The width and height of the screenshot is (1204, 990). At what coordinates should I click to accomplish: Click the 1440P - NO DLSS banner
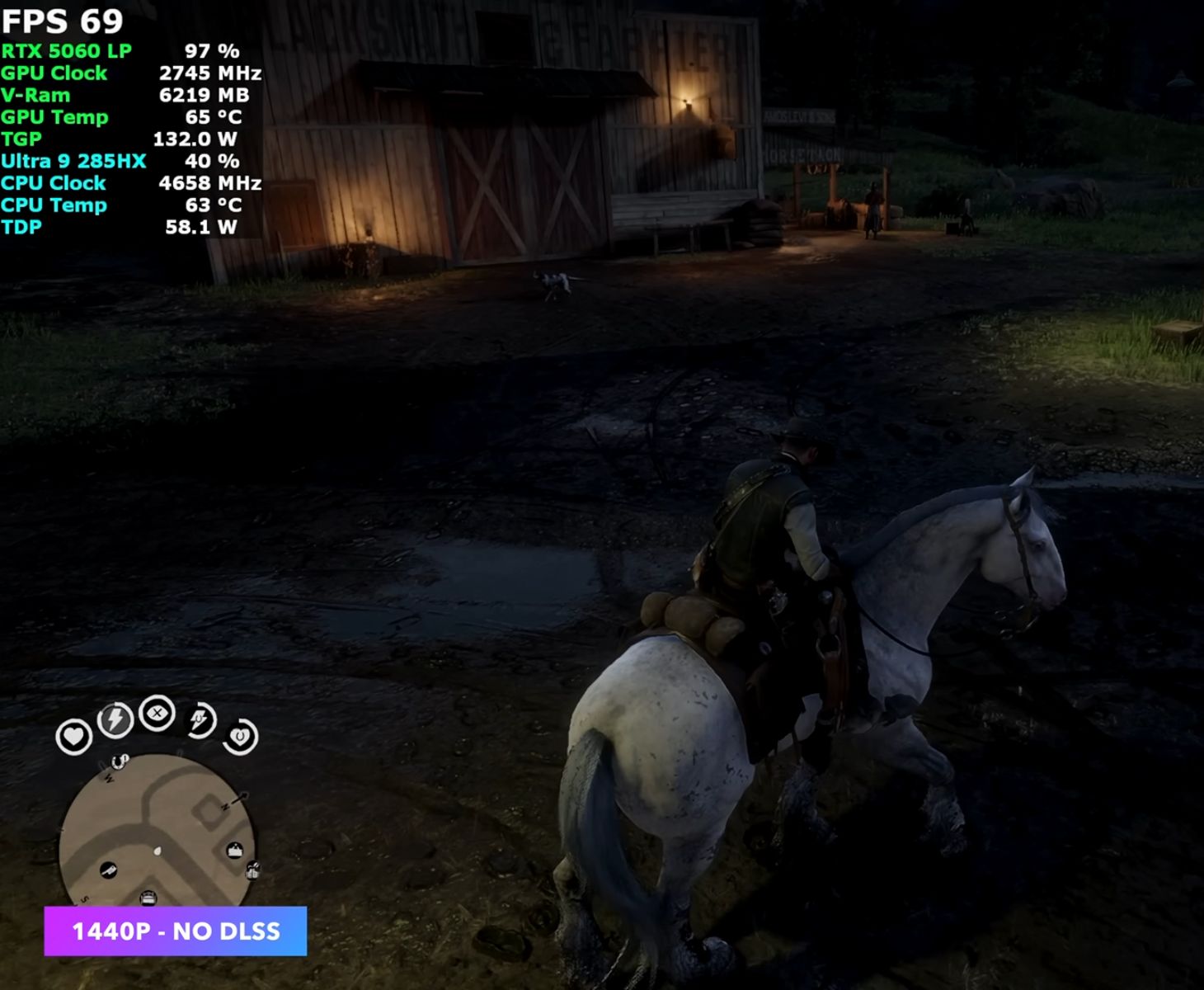pos(176,931)
